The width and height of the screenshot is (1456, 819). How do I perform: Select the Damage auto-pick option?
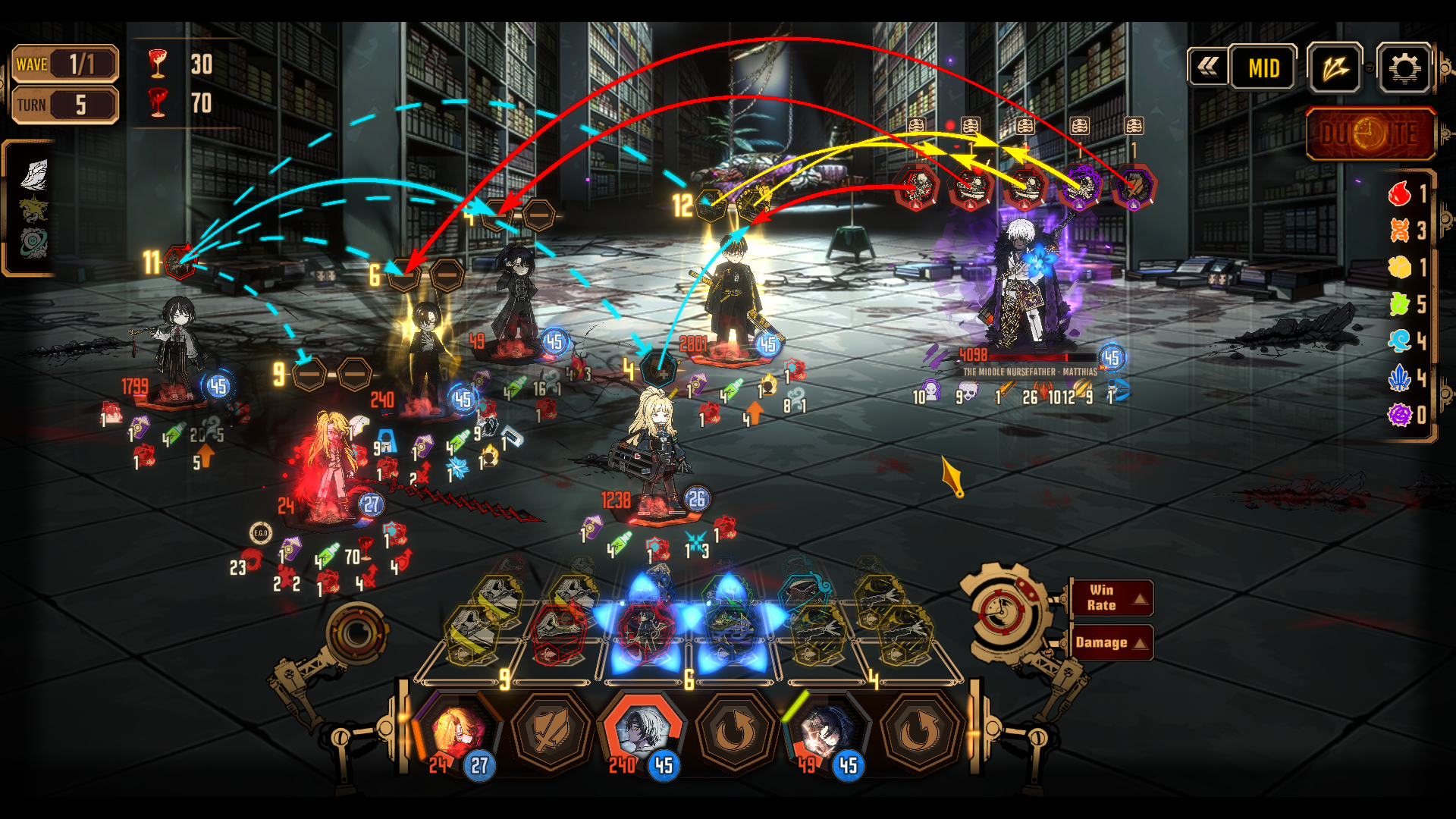coord(1112,642)
